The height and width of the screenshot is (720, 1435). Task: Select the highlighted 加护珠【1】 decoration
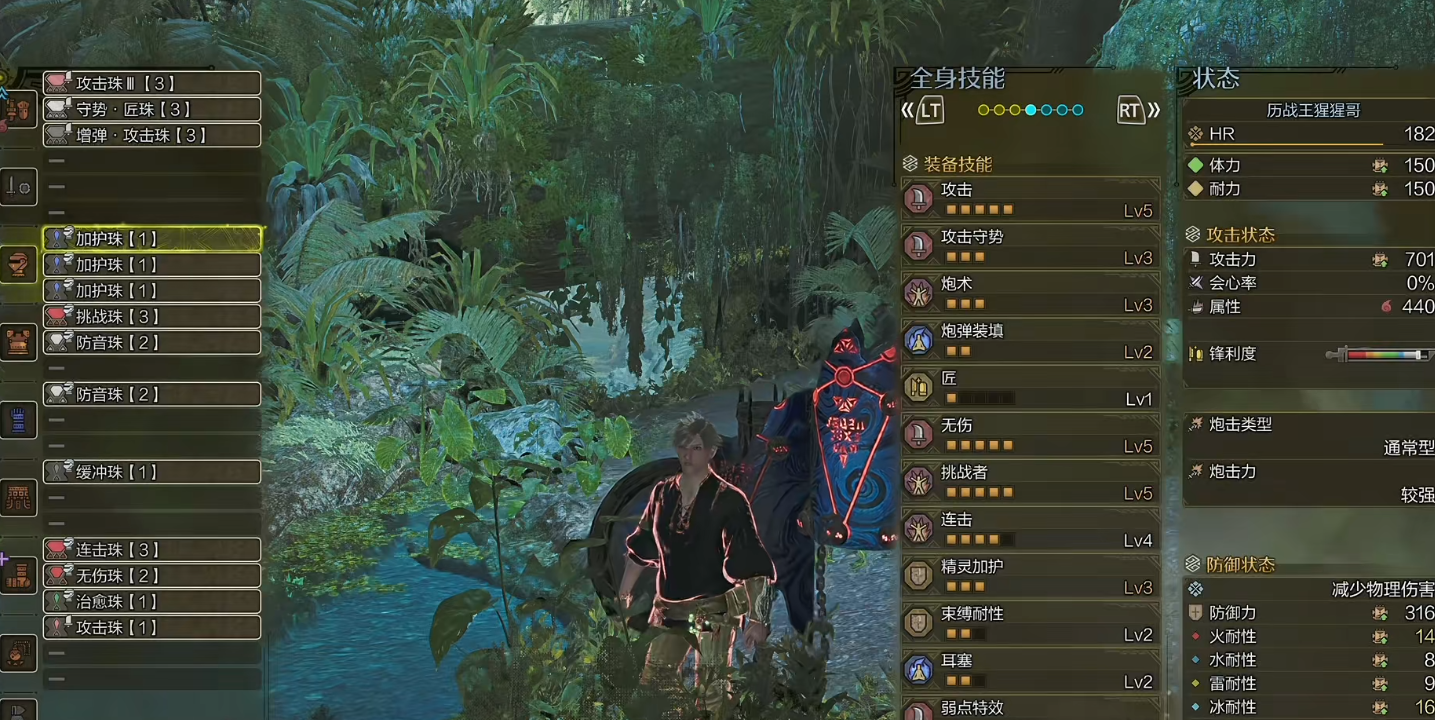[152, 238]
